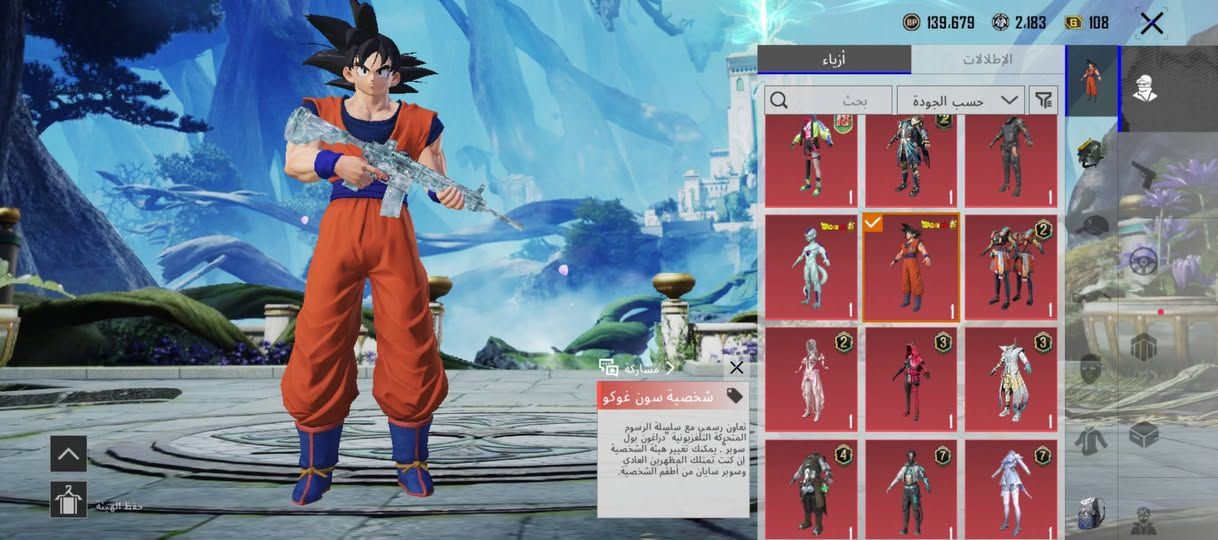
Task: Open the الإطلالات looks tab
Action: pyautogui.click(x=987, y=59)
